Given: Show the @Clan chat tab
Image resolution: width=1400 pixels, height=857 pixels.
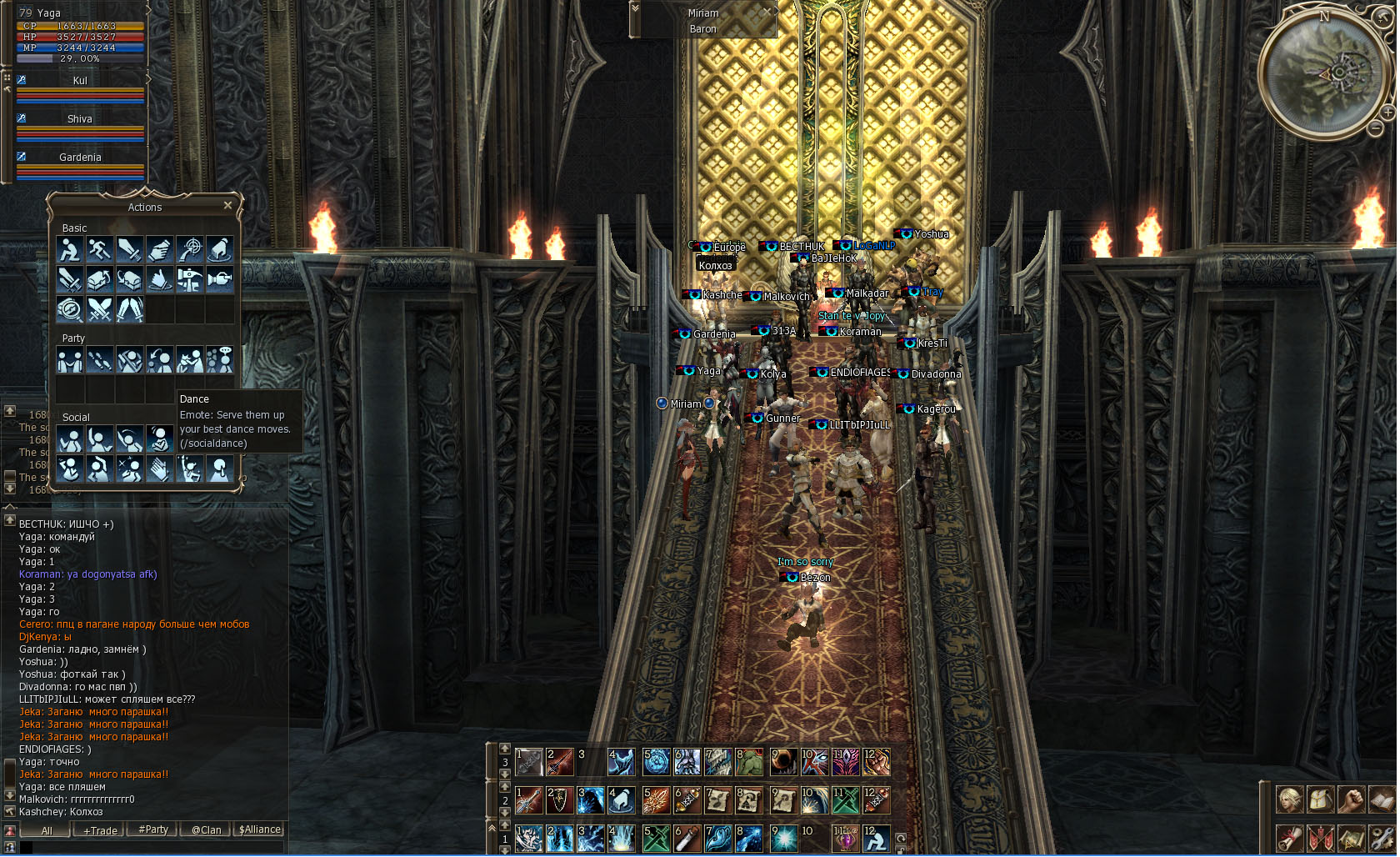Looking at the screenshot, I should [207, 830].
